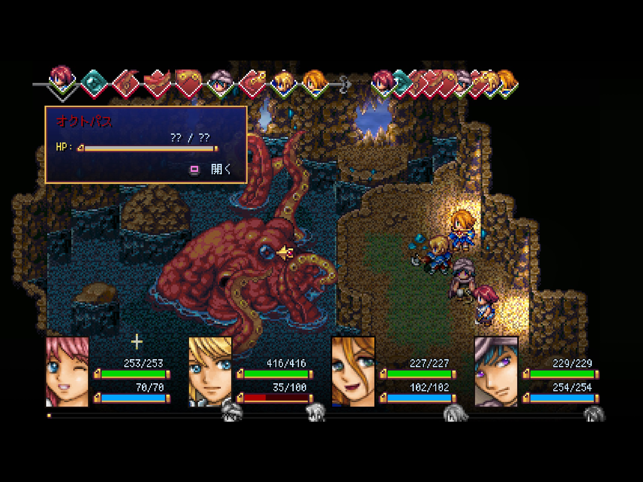Choose the blonde swordsman's party portrait

[210, 371]
